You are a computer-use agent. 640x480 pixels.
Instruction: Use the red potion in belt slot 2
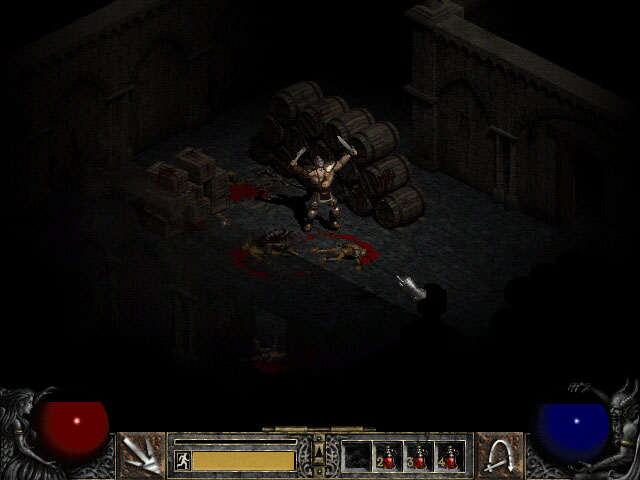(388, 456)
